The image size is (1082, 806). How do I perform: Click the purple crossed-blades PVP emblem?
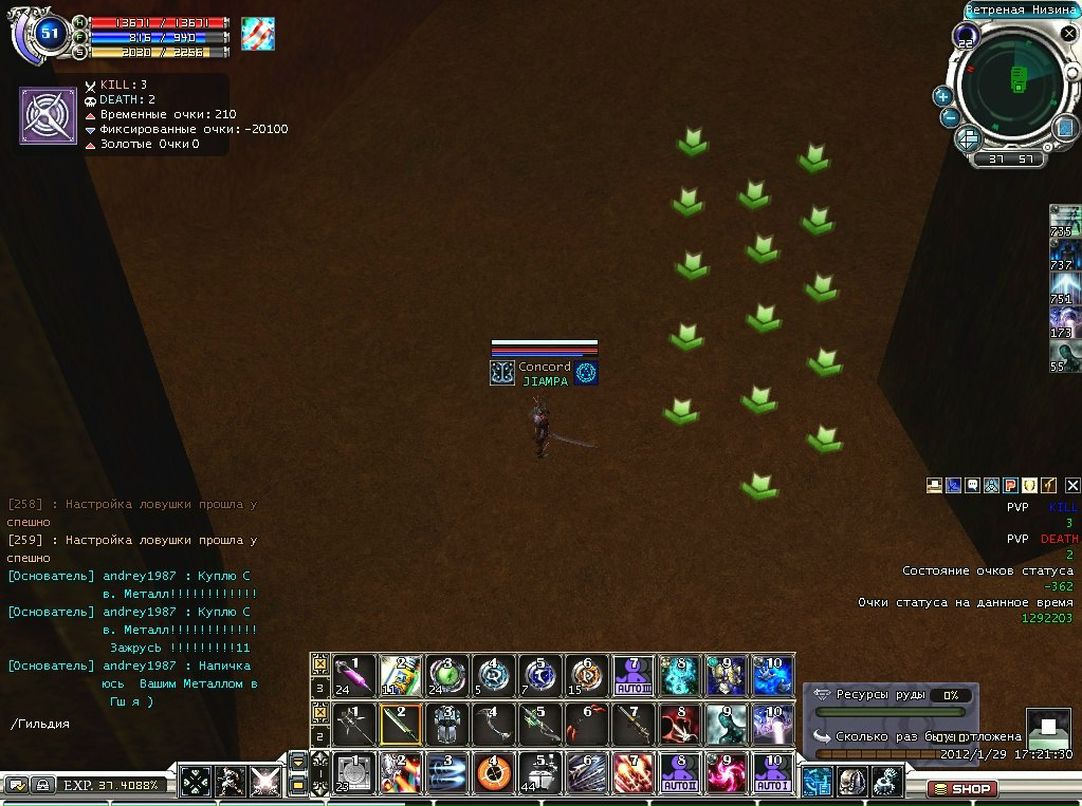pos(48,116)
